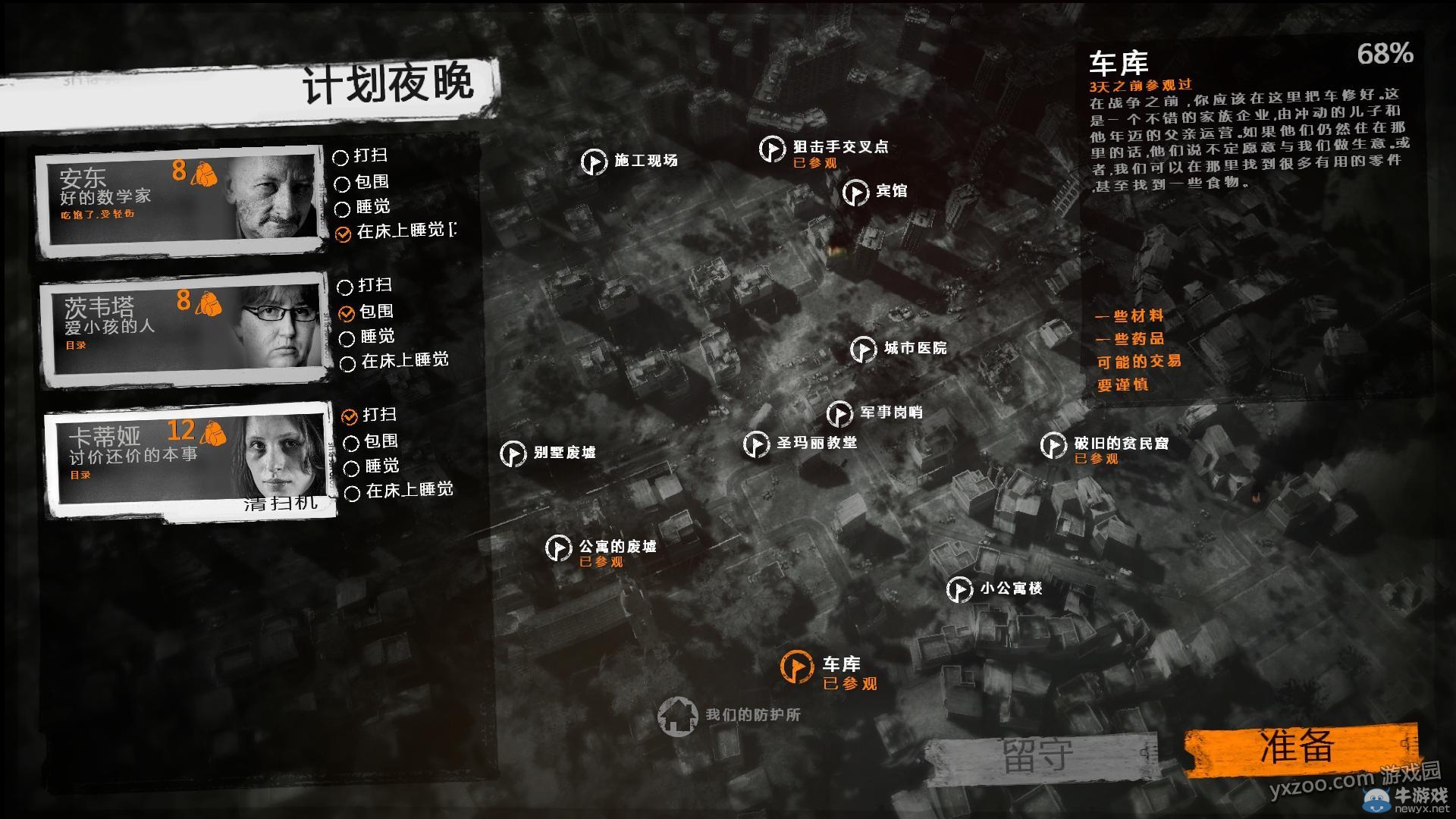Open the 公寓的废墟 visited location

pos(559,548)
